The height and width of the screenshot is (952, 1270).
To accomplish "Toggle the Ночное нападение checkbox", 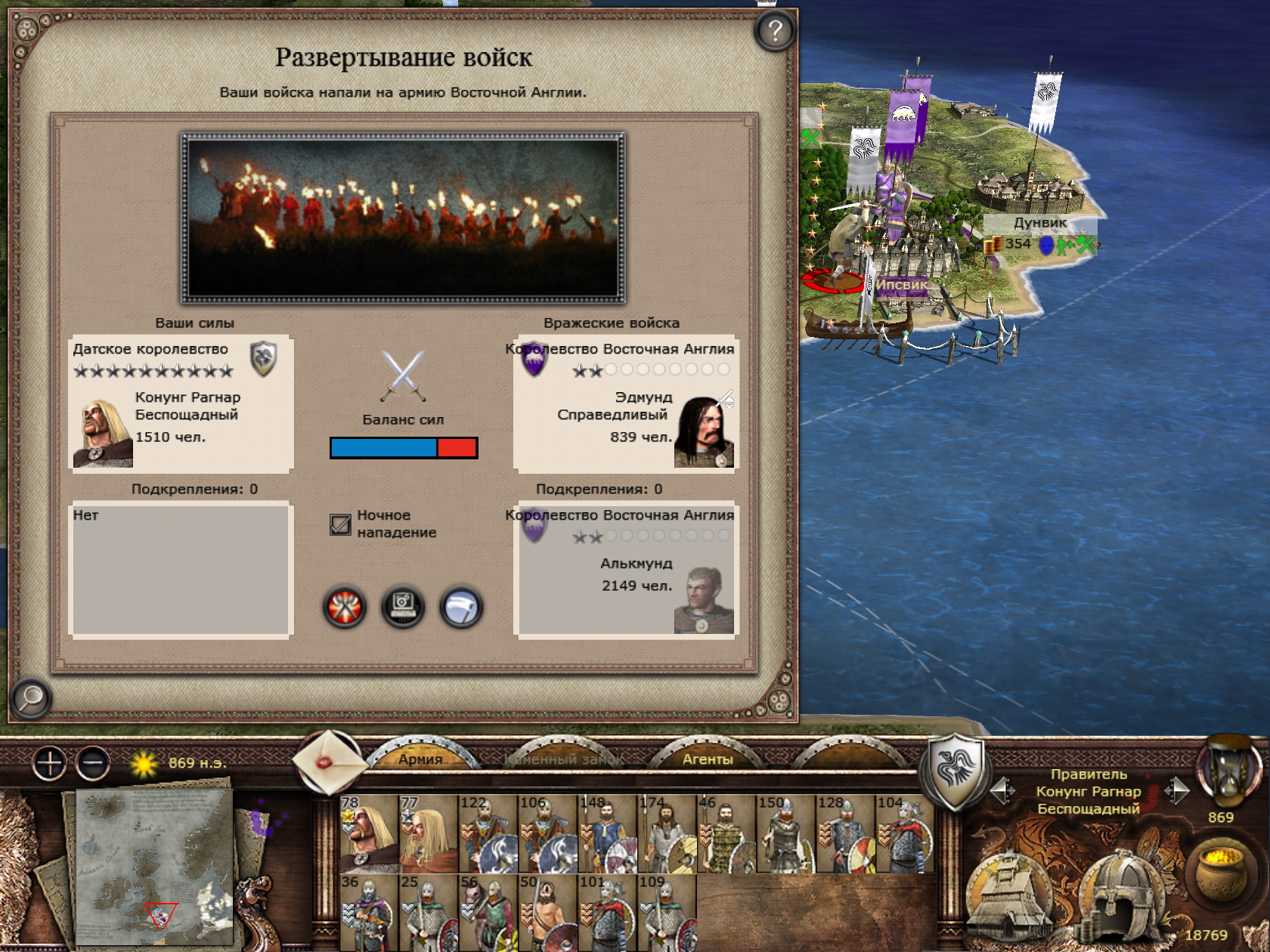I will tap(340, 524).
